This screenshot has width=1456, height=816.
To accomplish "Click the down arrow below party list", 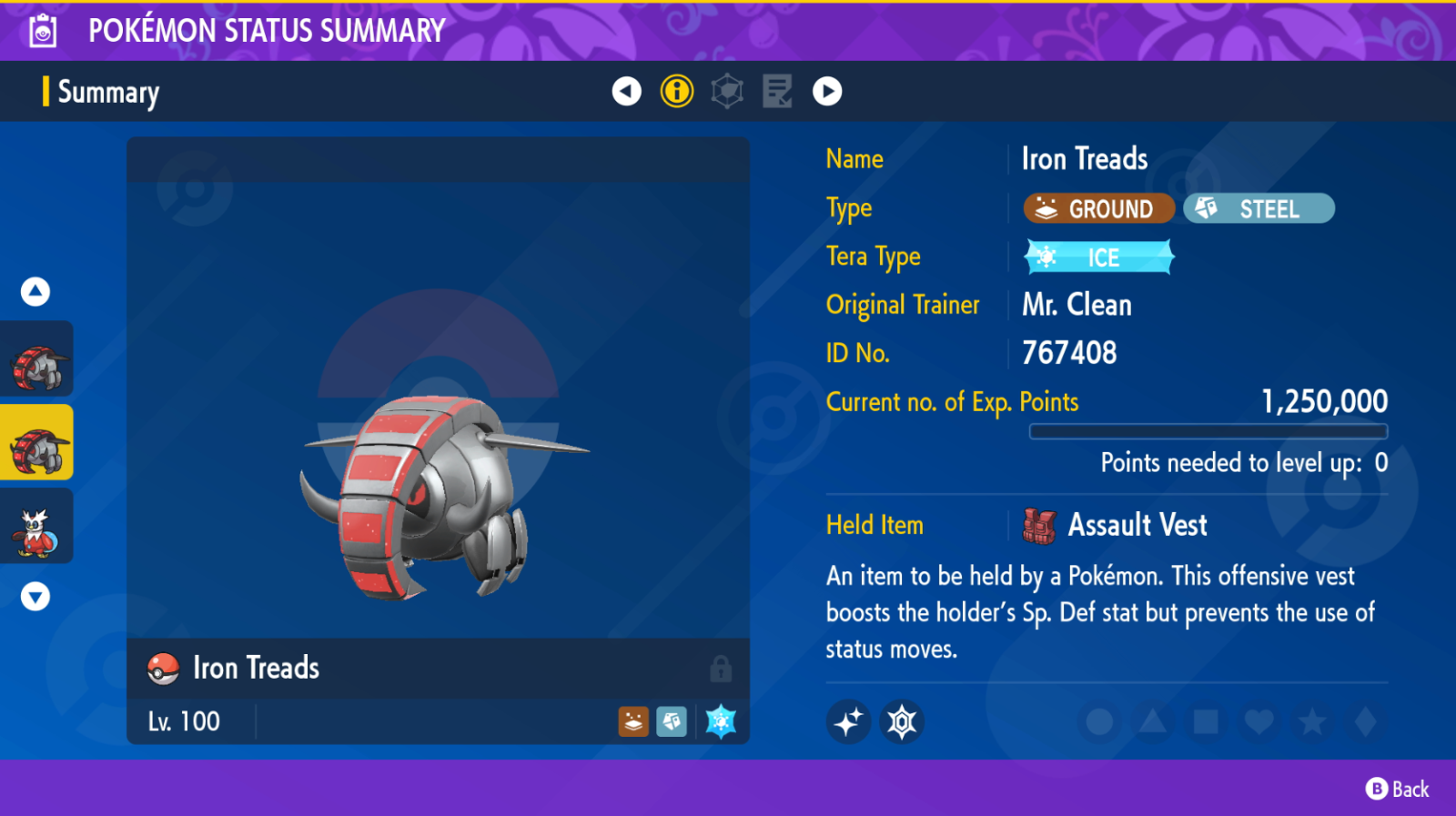I will pyautogui.click(x=35, y=597).
